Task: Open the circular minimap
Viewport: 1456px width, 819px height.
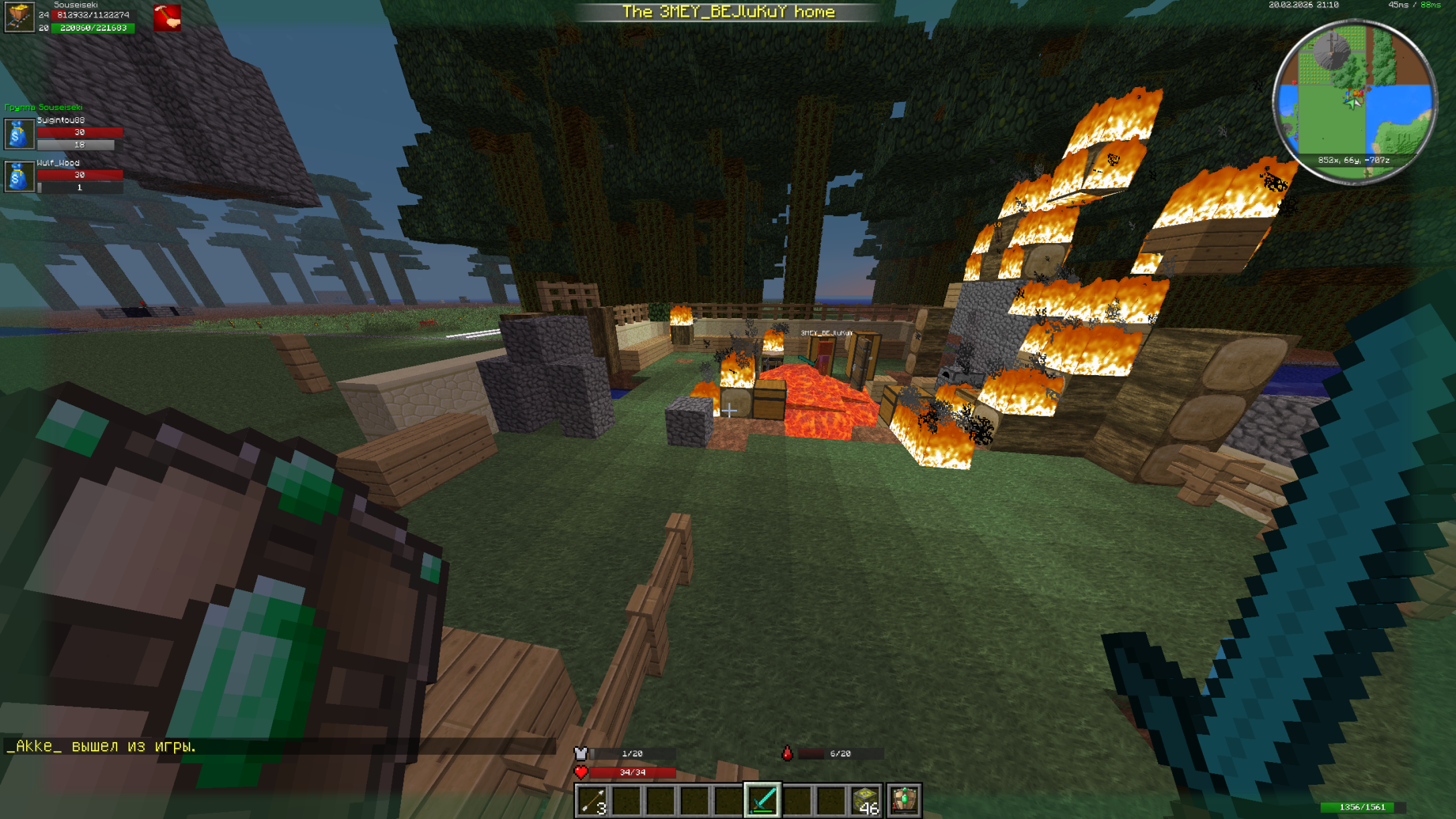Action: (1354, 101)
